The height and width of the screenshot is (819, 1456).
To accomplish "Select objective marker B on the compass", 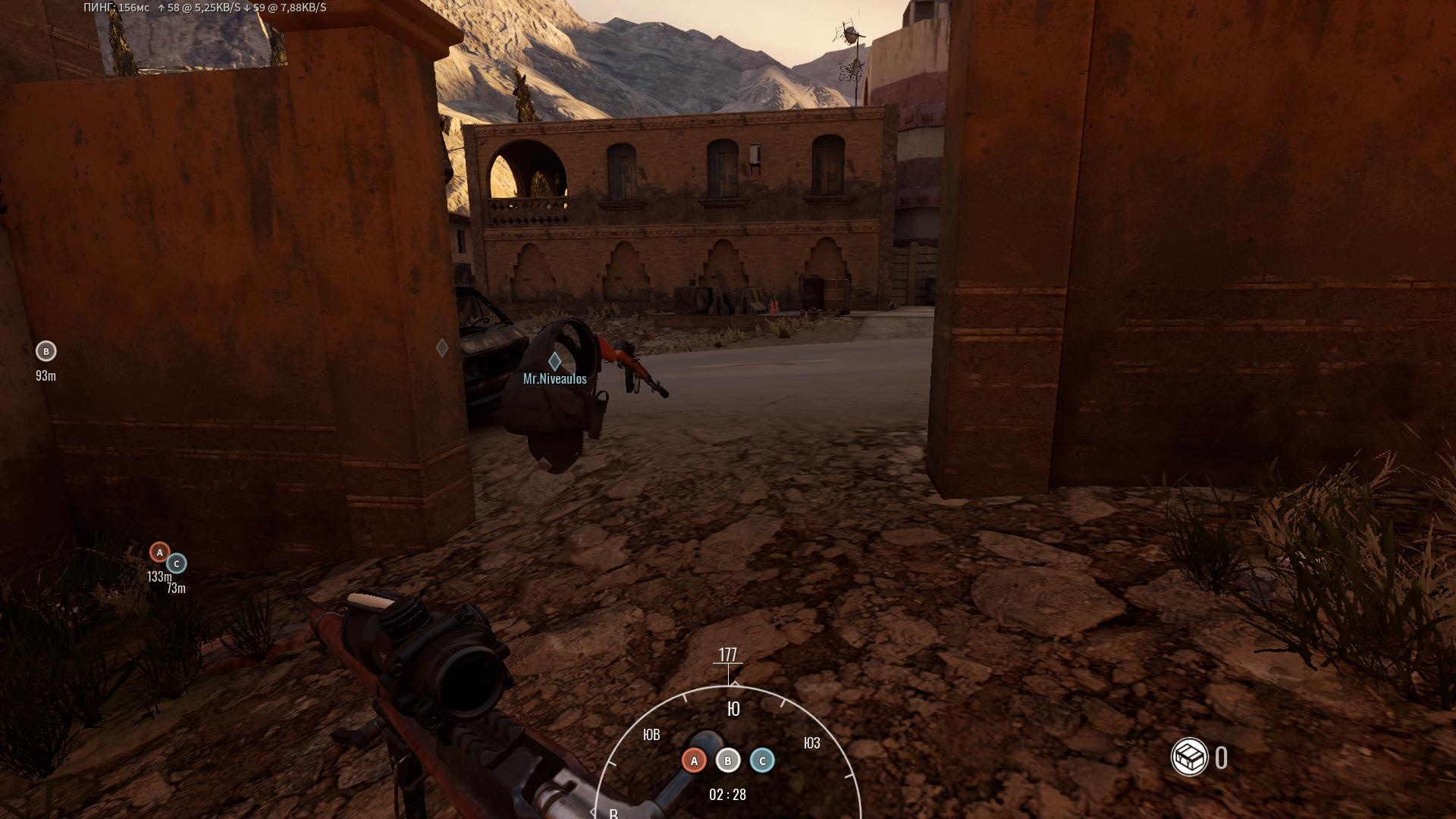I will (727, 760).
